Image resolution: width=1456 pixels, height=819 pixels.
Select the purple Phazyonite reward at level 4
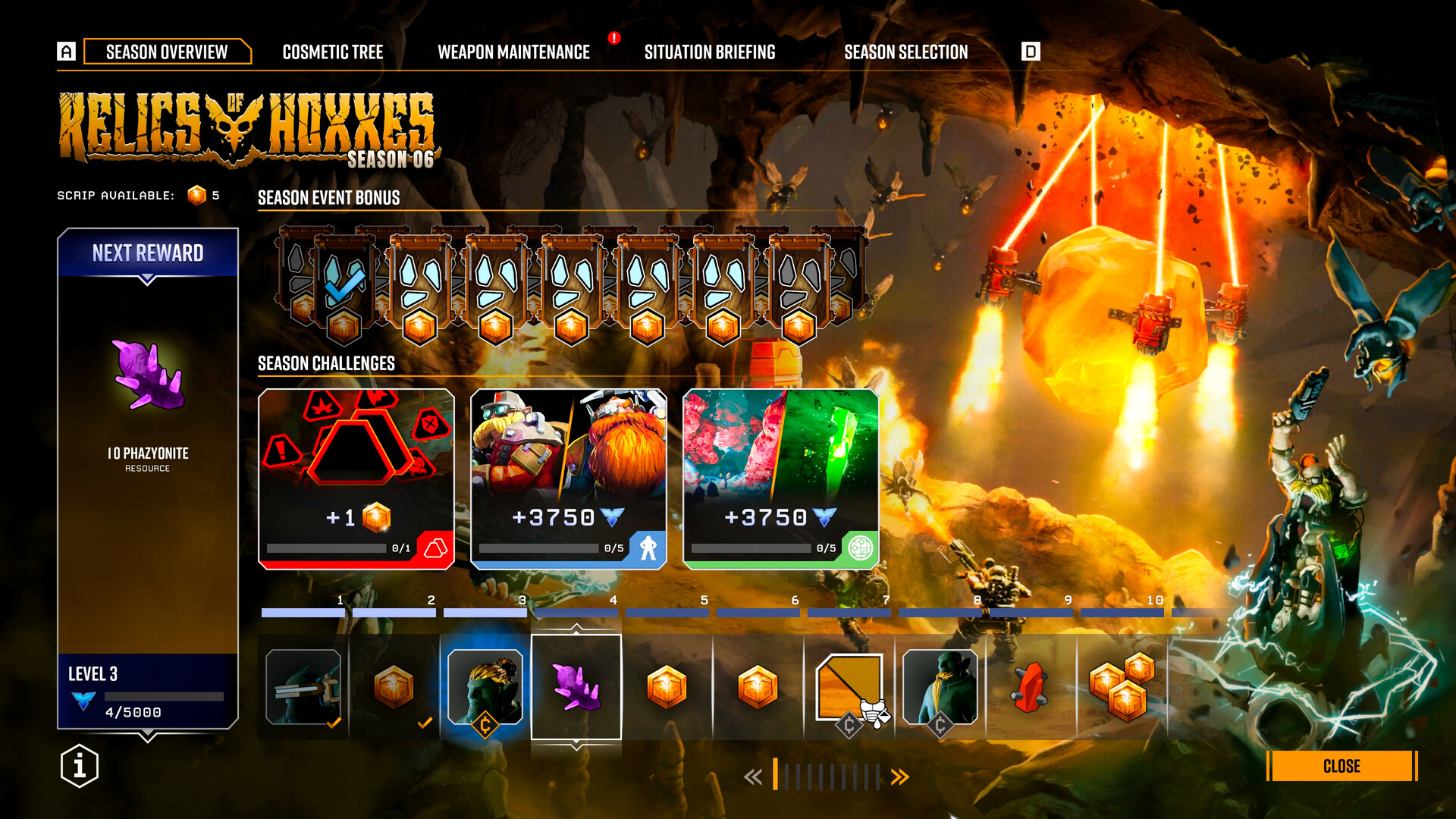(577, 685)
